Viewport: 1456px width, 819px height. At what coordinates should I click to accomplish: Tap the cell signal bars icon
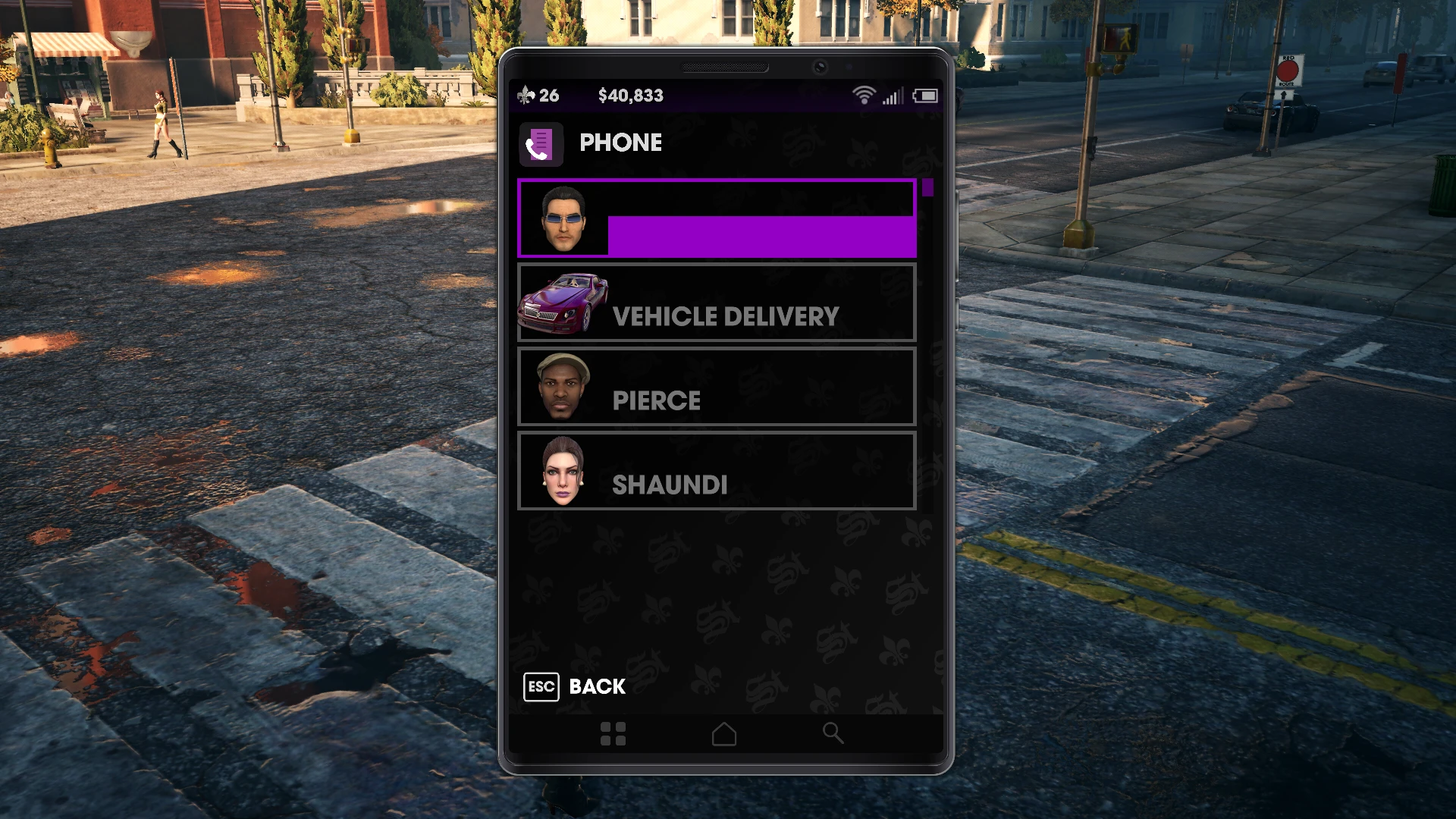[x=893, y=97]
